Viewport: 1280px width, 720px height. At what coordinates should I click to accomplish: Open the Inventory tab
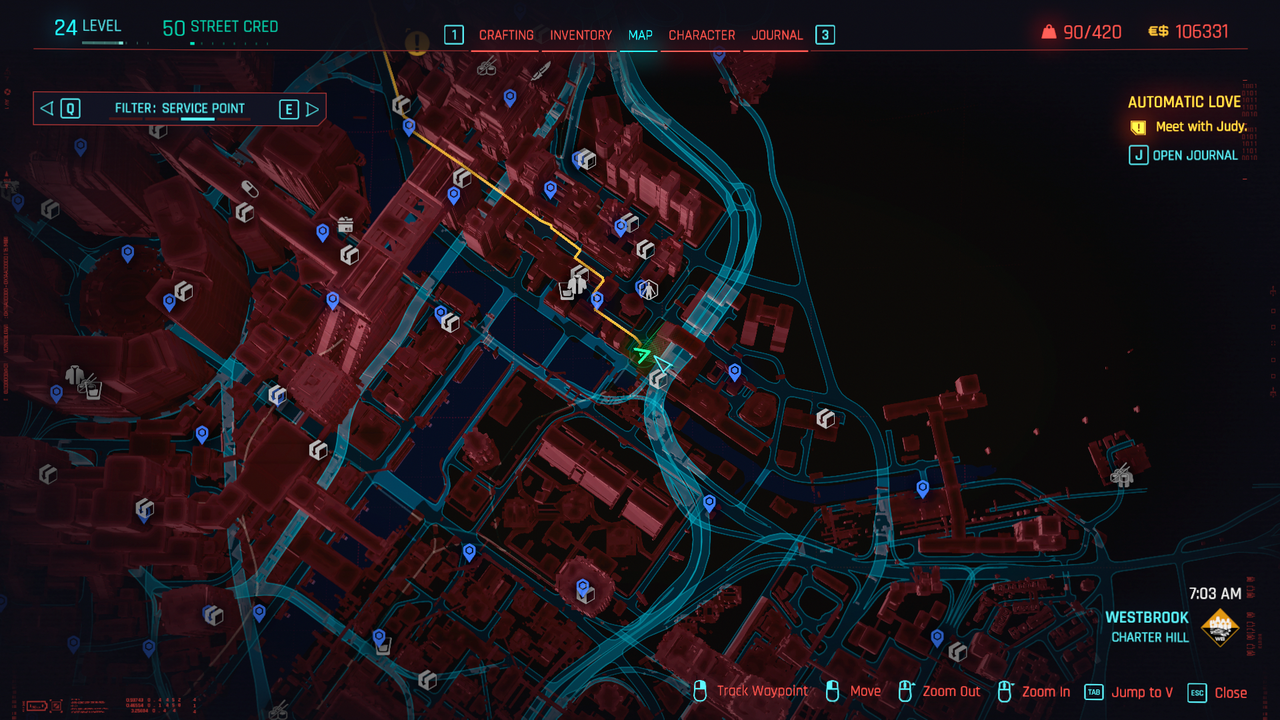point(581,35)
